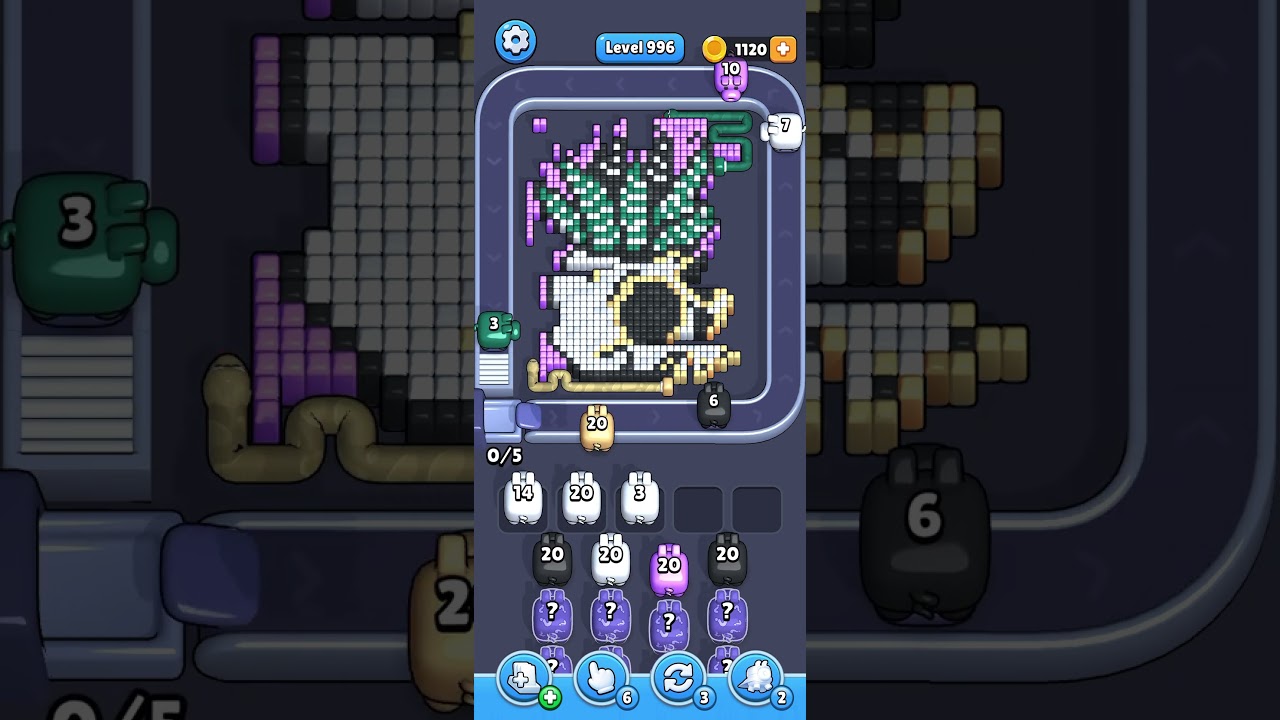Tap the orange plus to add coins

(783, 49)
